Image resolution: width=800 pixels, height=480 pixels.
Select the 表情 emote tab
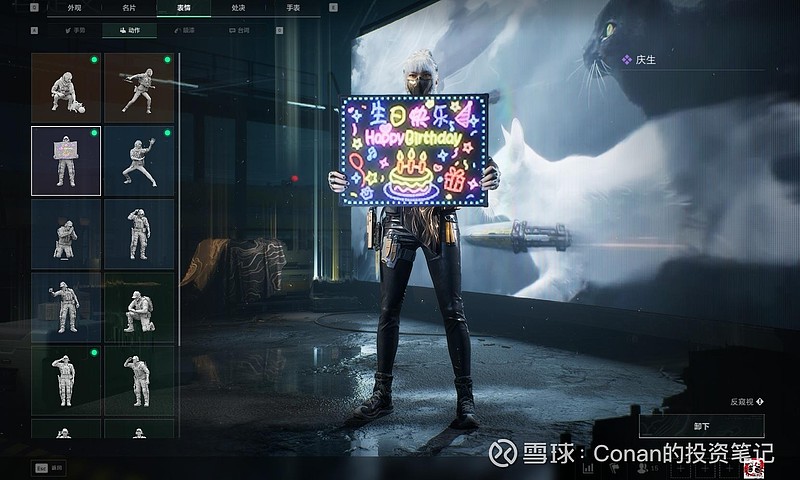click(x=183, y=7)
